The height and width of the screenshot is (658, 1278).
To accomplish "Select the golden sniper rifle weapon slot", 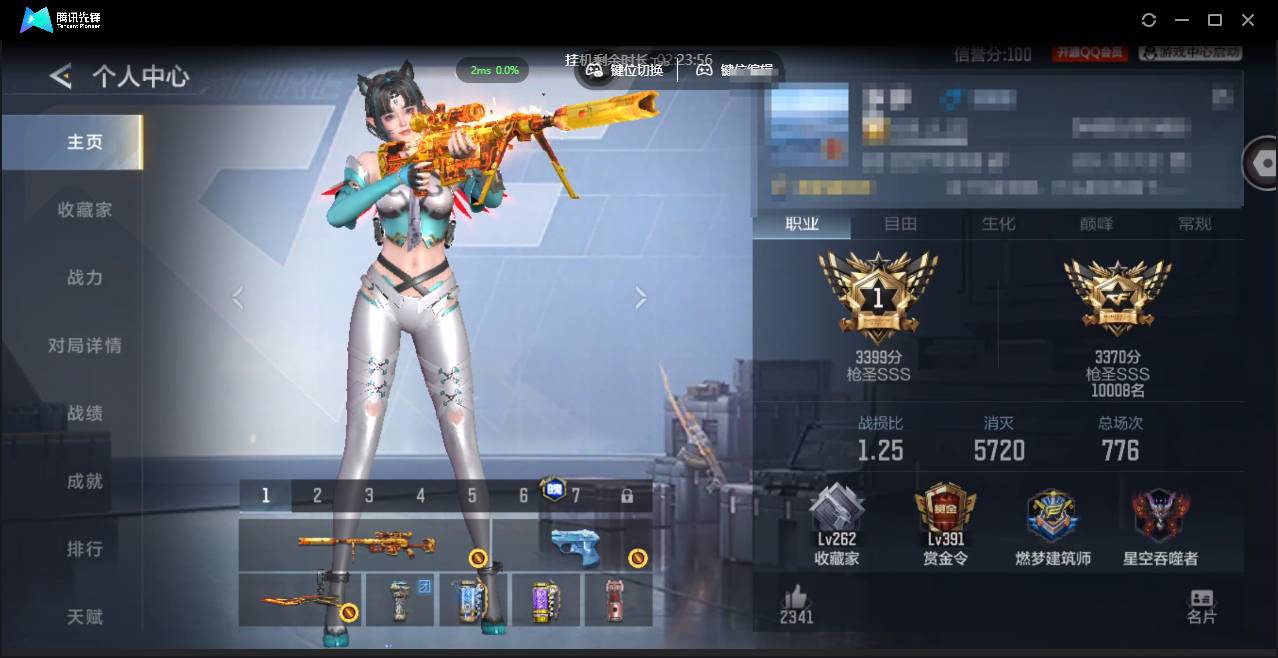I will [366, 544].
